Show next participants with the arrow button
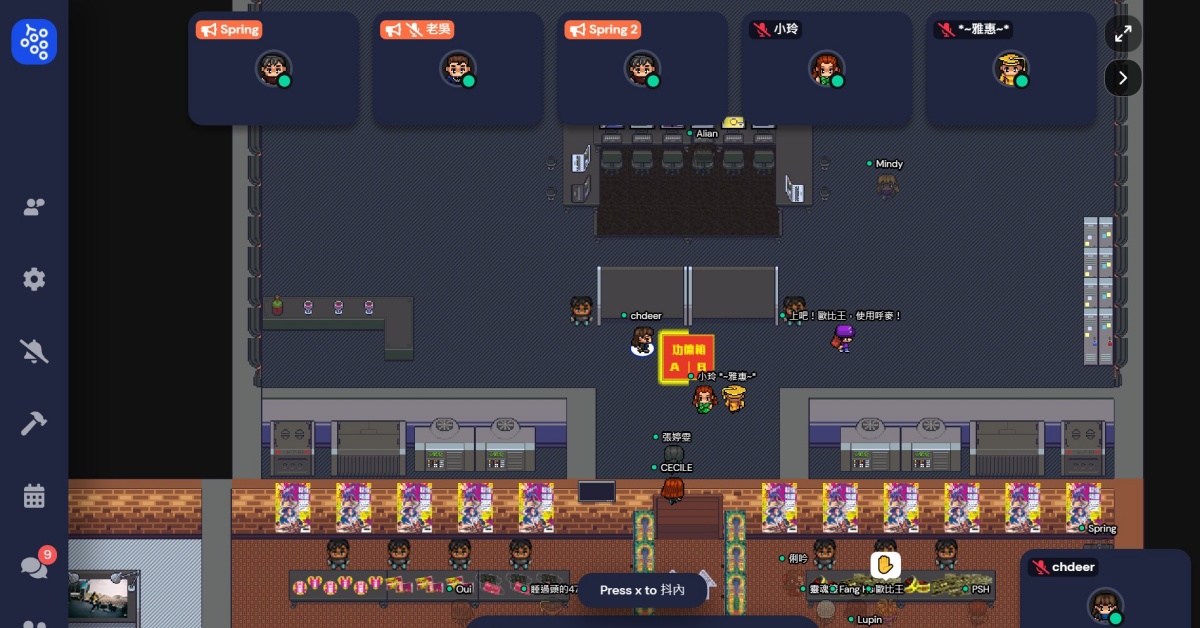1200x628 pixels. 1123,78
